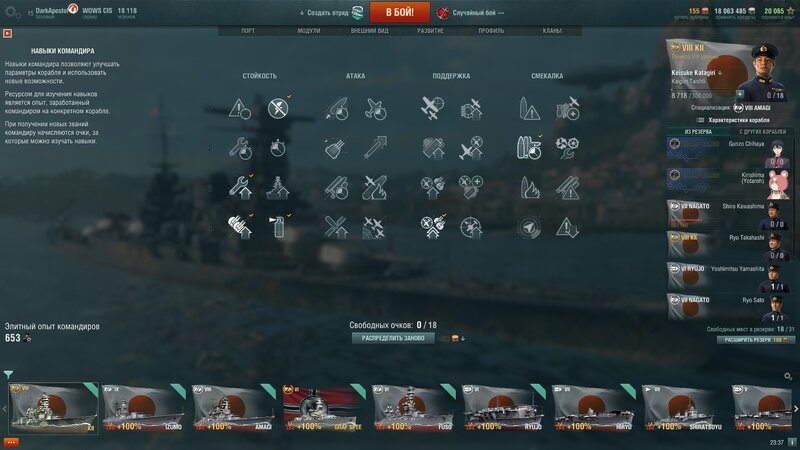Choose reserve commander Gunzo Chihaya
The height and width of the screenshot is (450, 800).
(x=732, y=147)
